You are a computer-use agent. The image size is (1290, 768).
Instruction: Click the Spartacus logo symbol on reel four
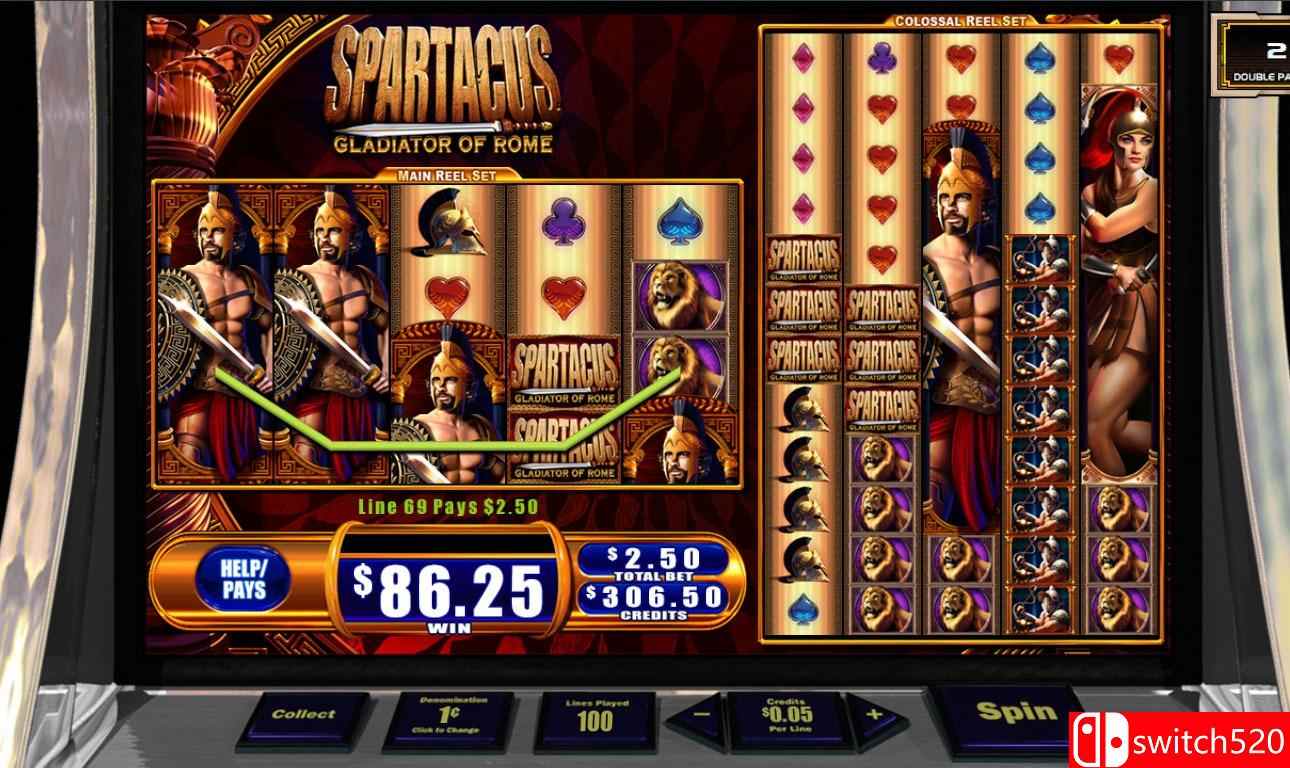(564, 370)
